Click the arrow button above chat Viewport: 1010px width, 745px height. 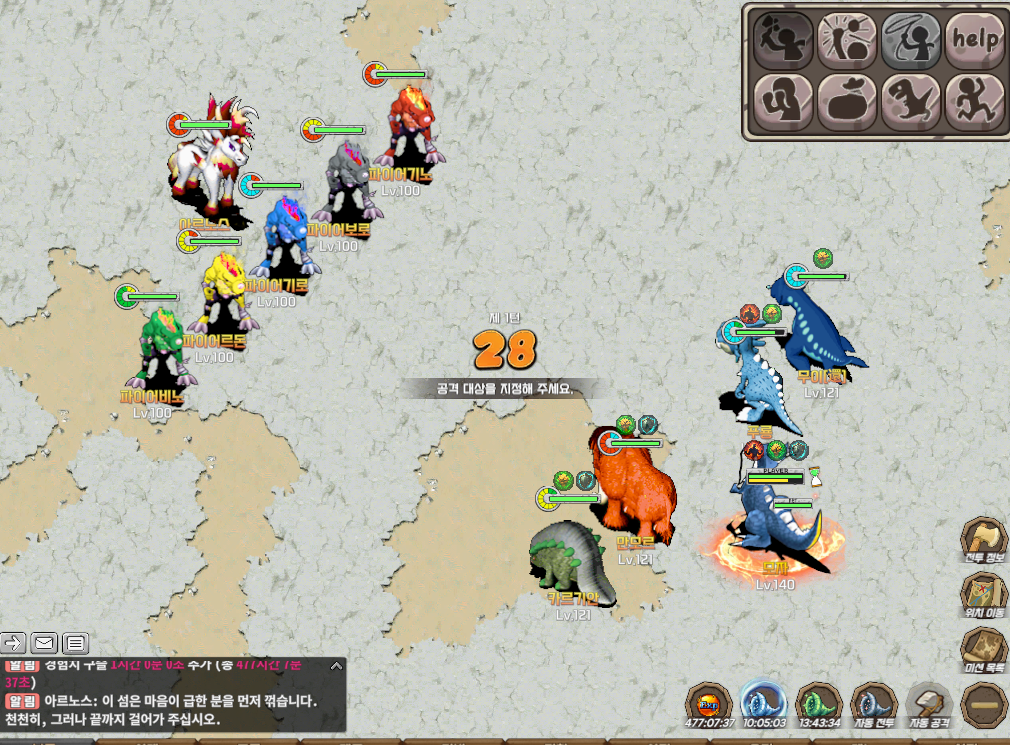(x=14, y=642)
